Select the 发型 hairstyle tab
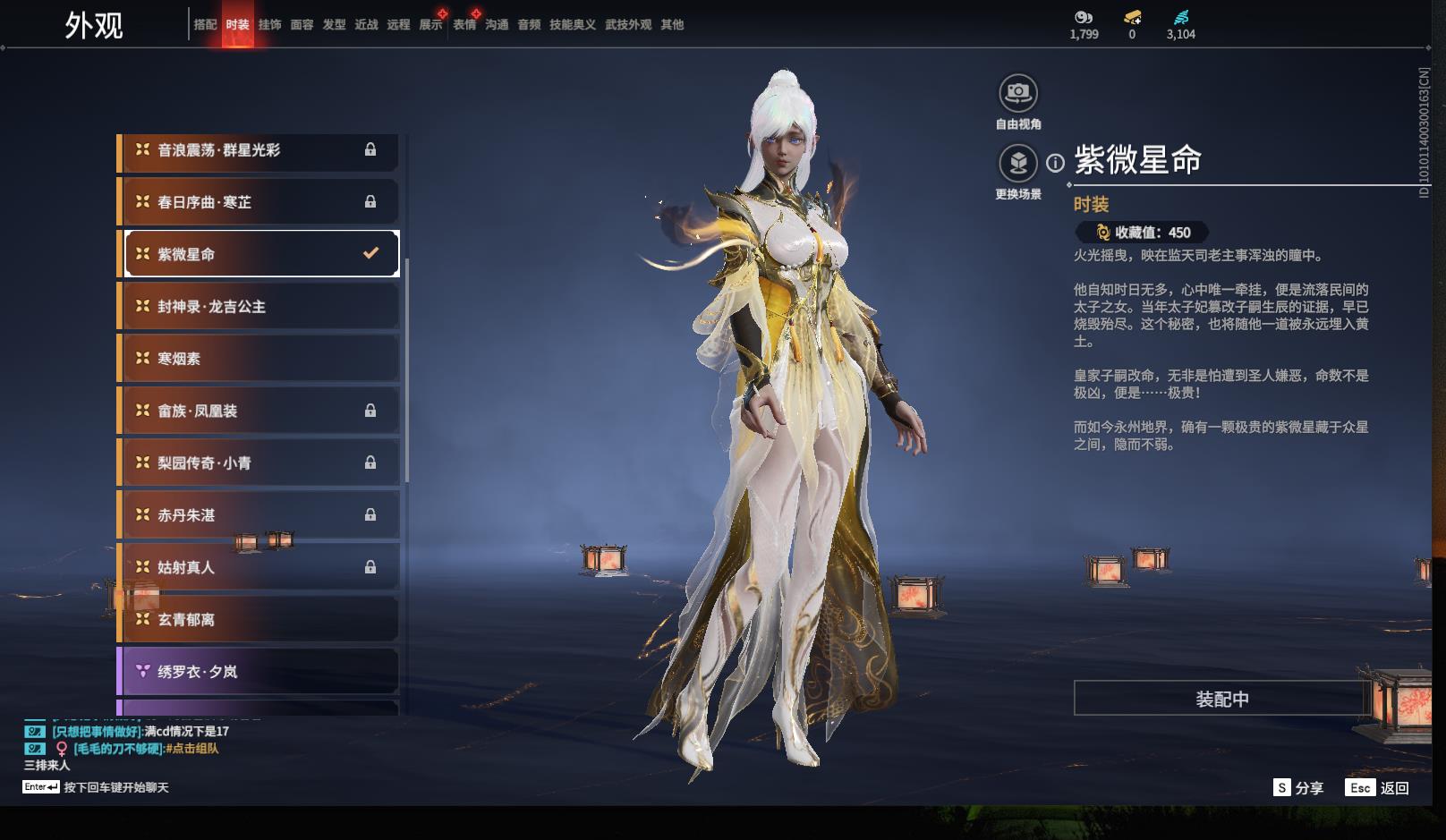Image resolution: width=1446 pixels, height=840 pixels. 334,25
